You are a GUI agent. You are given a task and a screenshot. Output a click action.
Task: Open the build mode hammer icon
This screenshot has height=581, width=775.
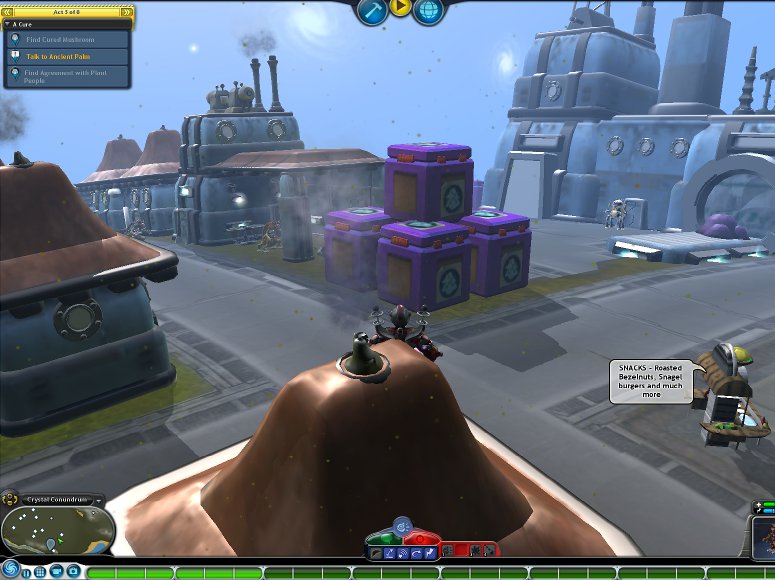[x=372, y=10]
